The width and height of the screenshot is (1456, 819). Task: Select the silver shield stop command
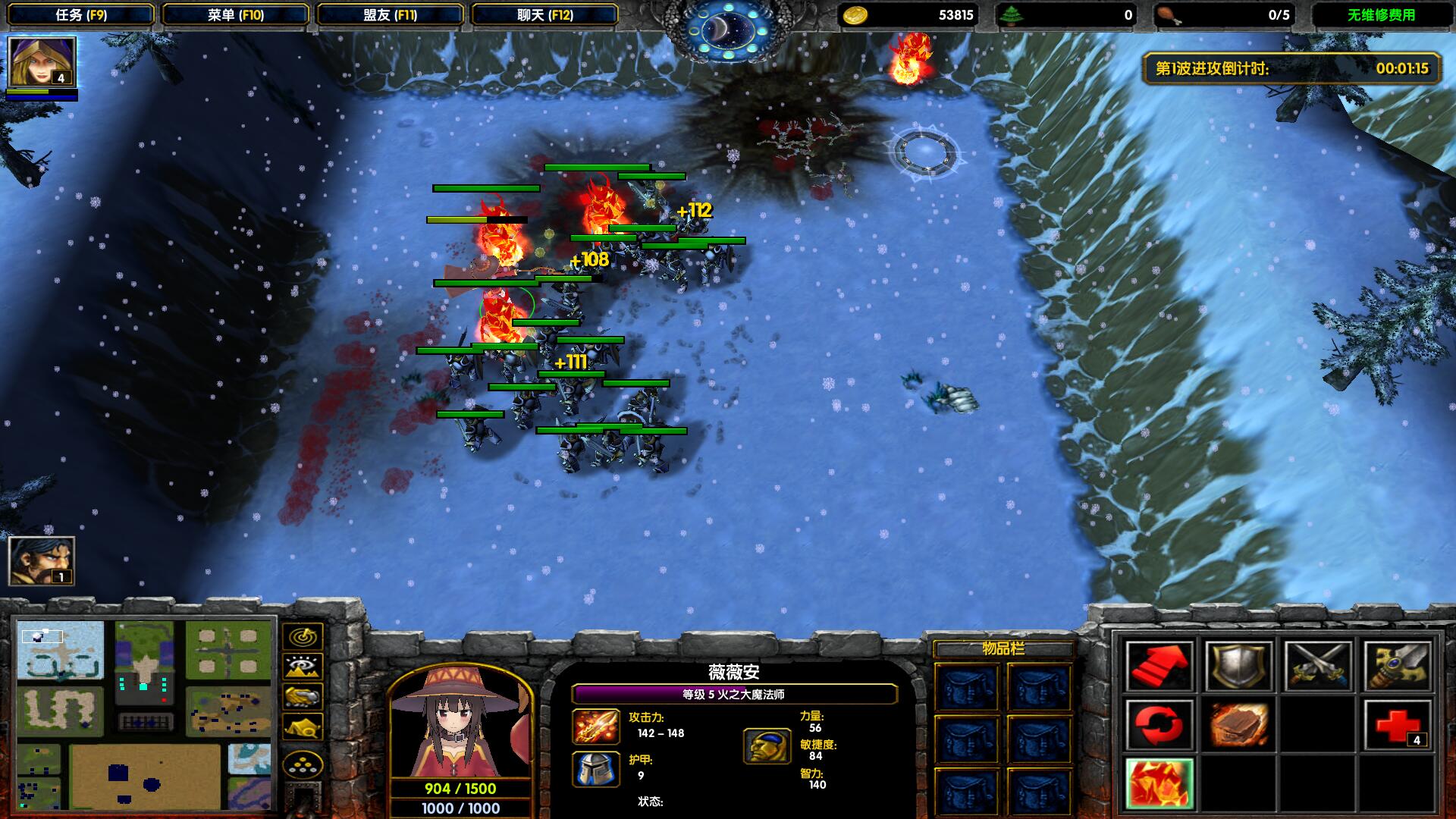[1238, 667]
